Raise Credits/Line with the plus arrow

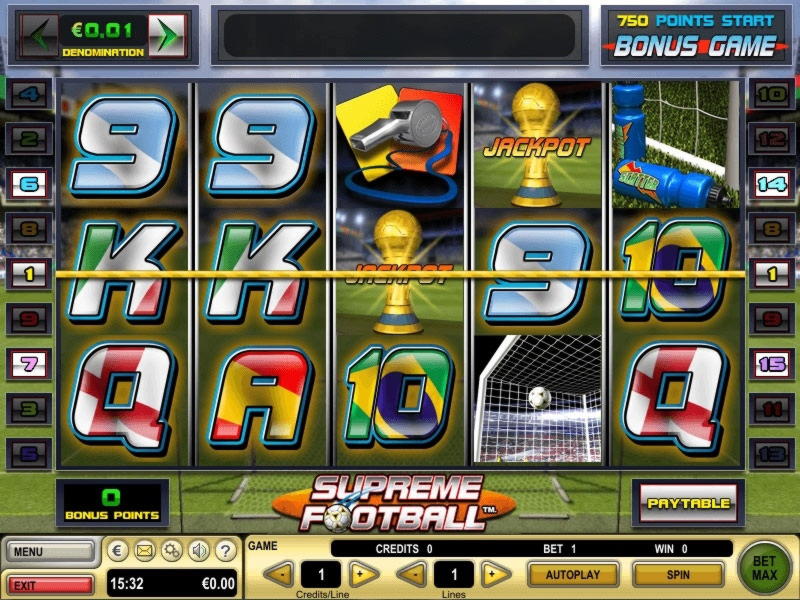[x=364, y=574]
